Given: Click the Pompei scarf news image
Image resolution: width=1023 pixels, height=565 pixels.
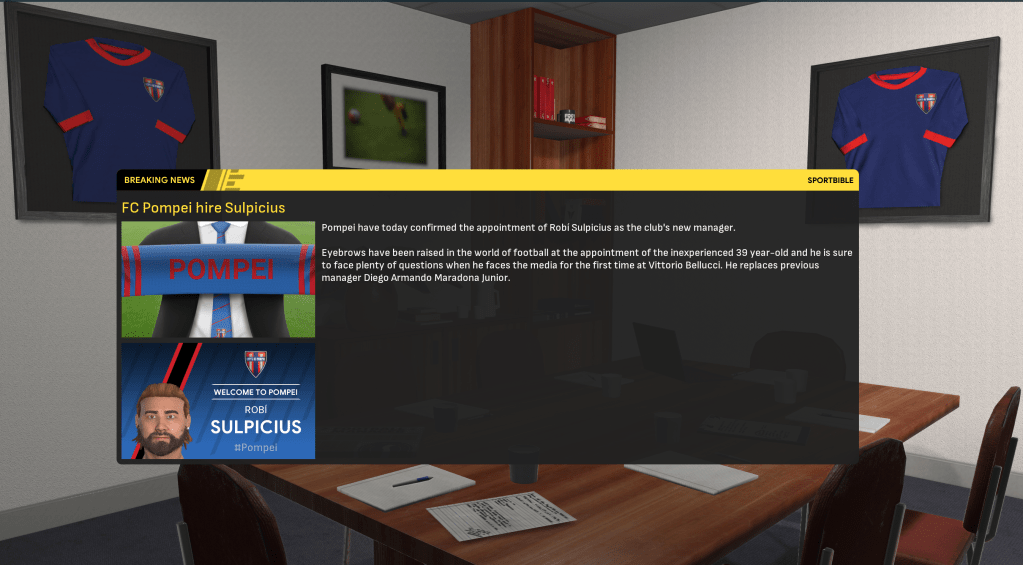Looking at the screenshot, I should coord(218,279).
